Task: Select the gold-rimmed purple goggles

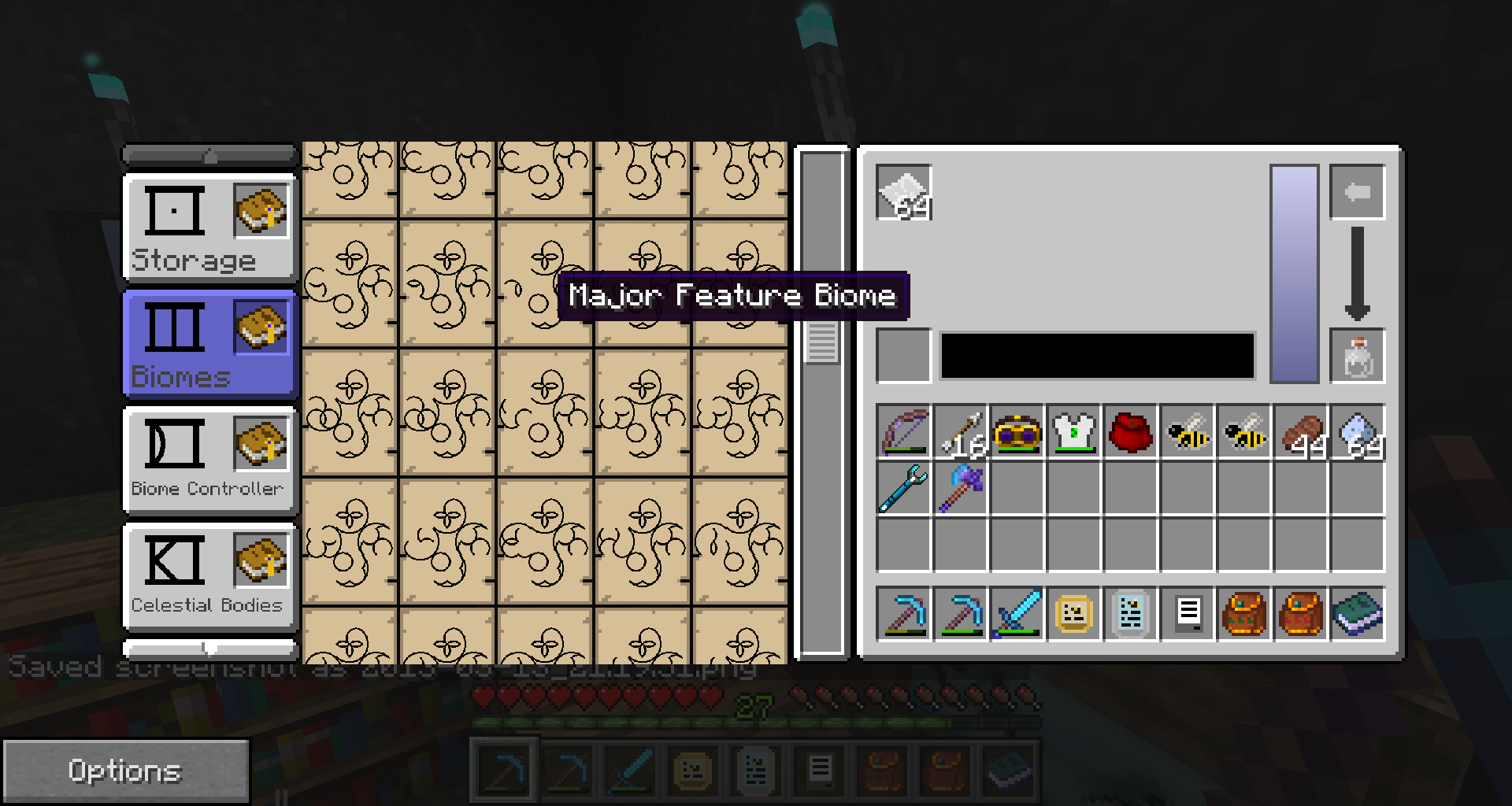Action: click(1017, 432)
